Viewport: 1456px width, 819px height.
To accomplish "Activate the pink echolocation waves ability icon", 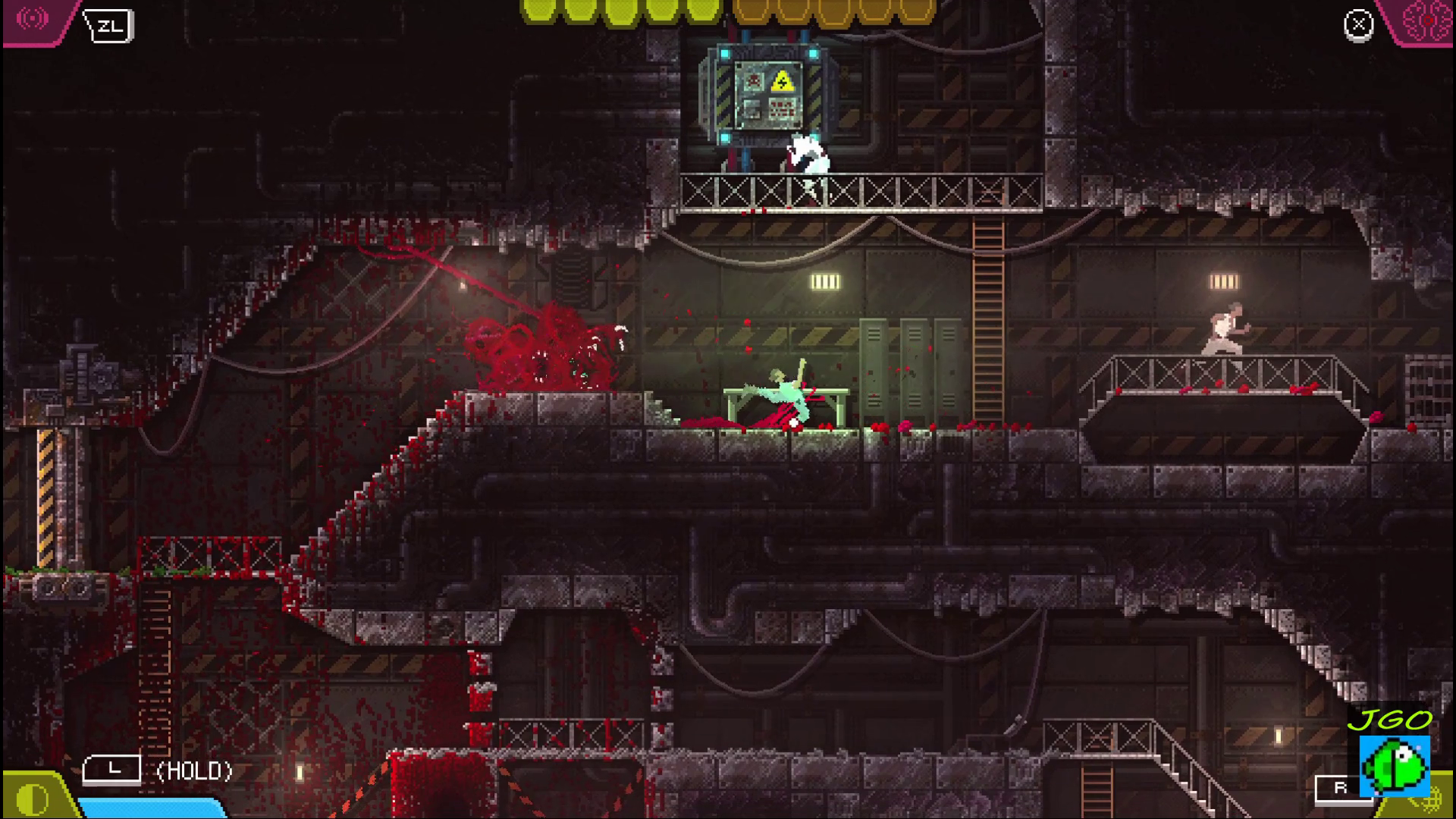I will point(32,20).
